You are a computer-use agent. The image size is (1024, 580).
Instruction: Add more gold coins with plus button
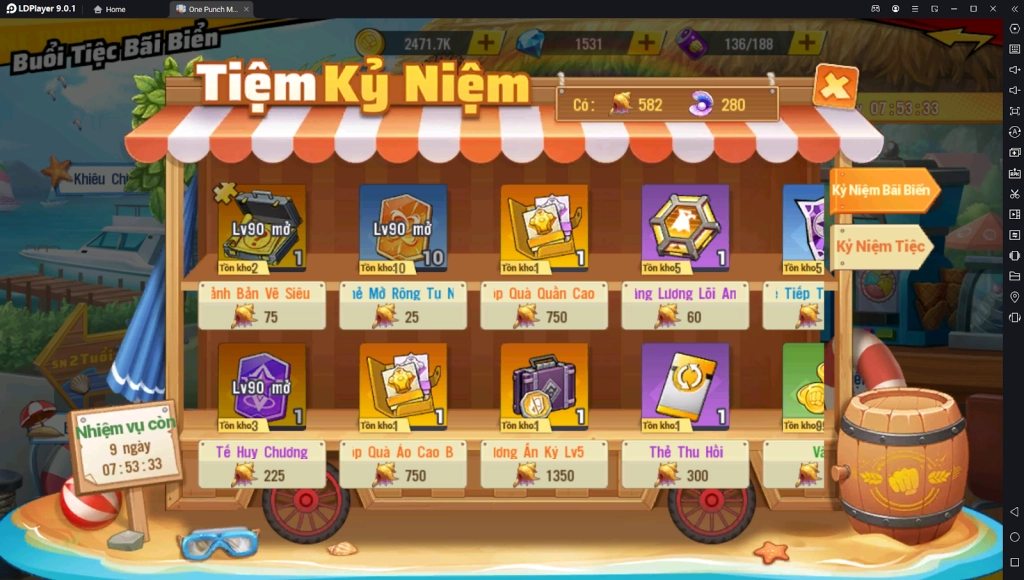[x=486, y=43]
